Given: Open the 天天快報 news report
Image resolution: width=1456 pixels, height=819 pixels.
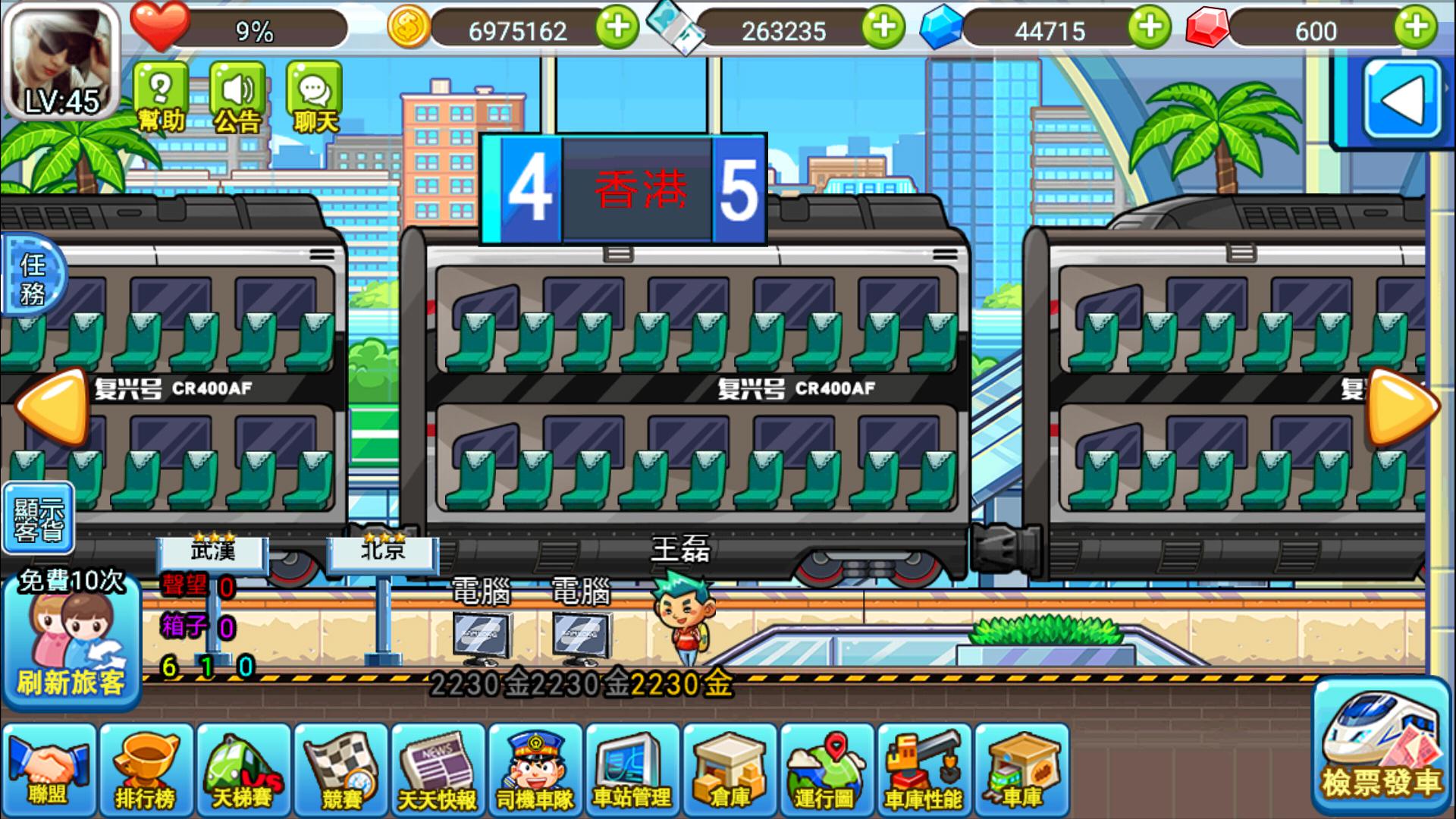Looking at the screenshot, I should [x=437, y=770].
